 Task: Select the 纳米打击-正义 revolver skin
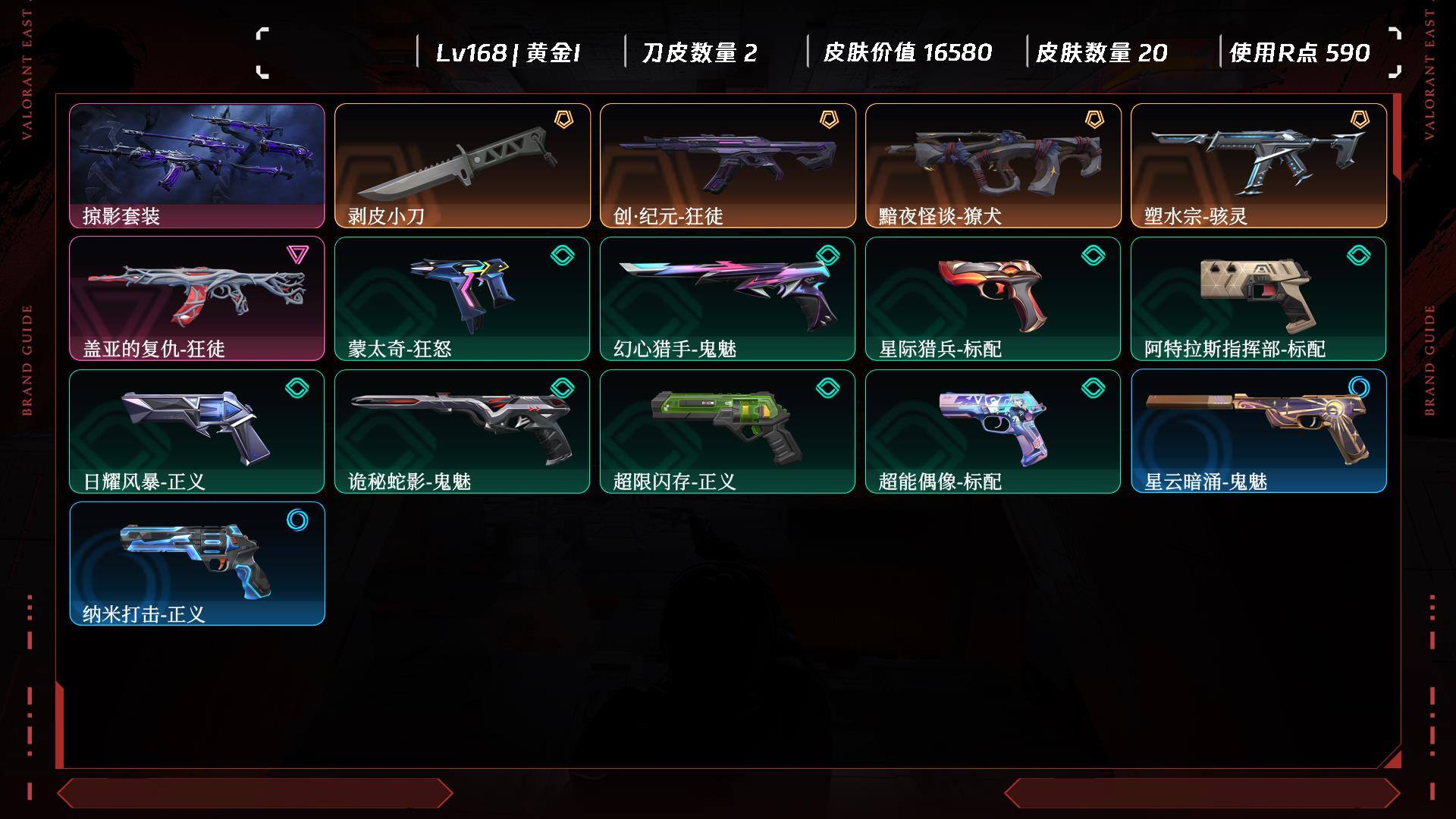[197, 563]
